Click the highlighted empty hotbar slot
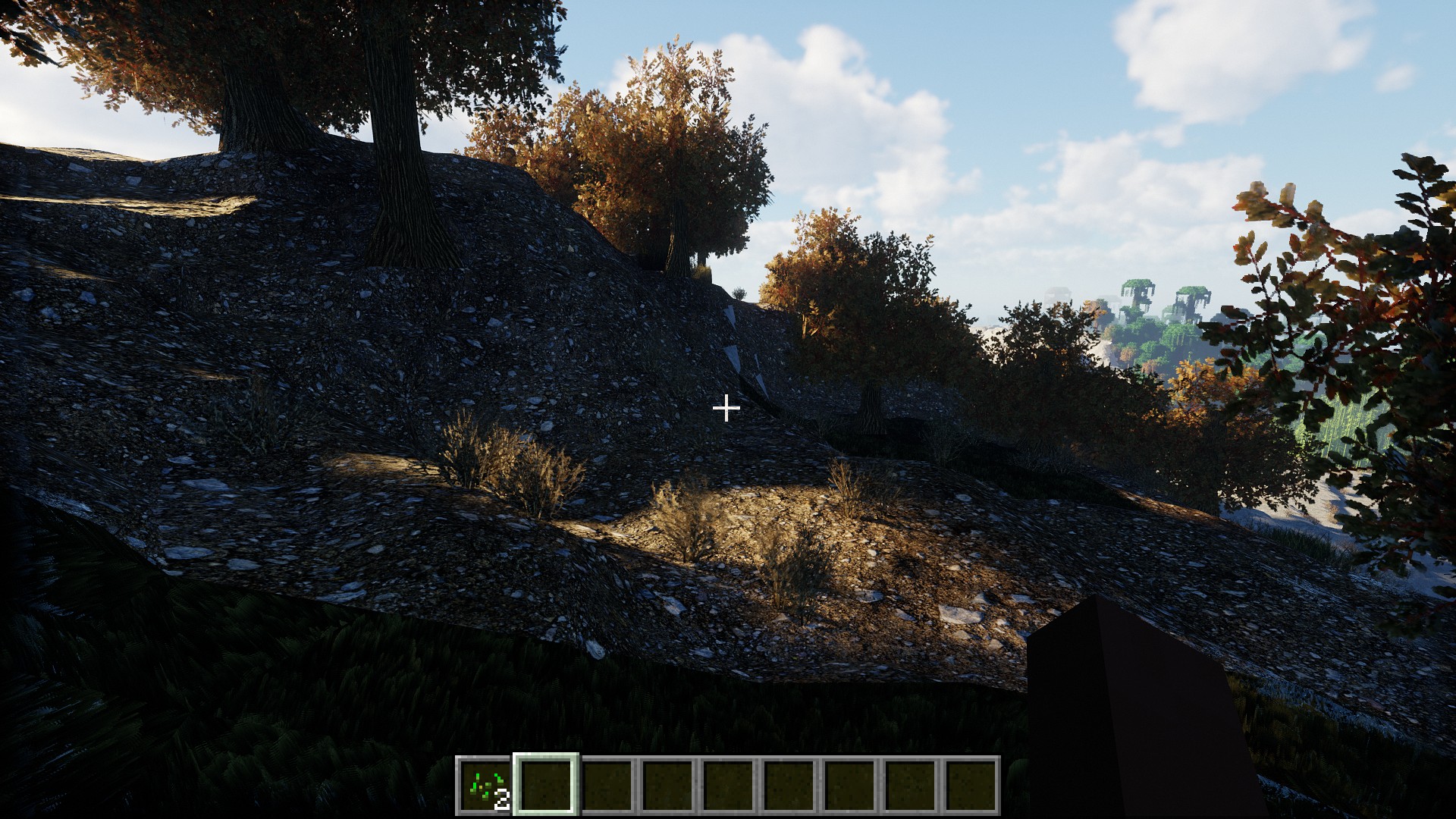Screen dimensions: 1456x819 (x=546, y=785)
